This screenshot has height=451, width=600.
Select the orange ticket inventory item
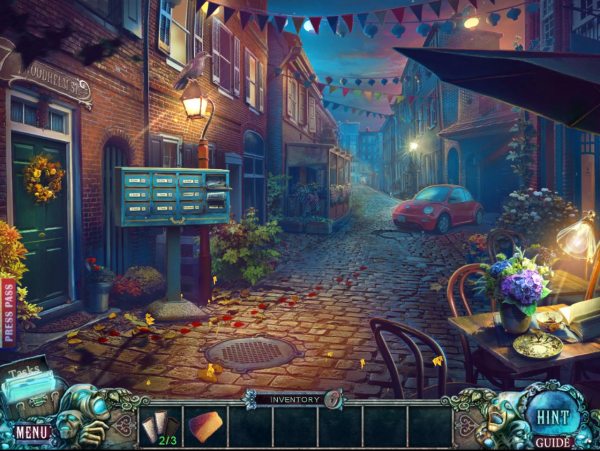coord(205,426)
